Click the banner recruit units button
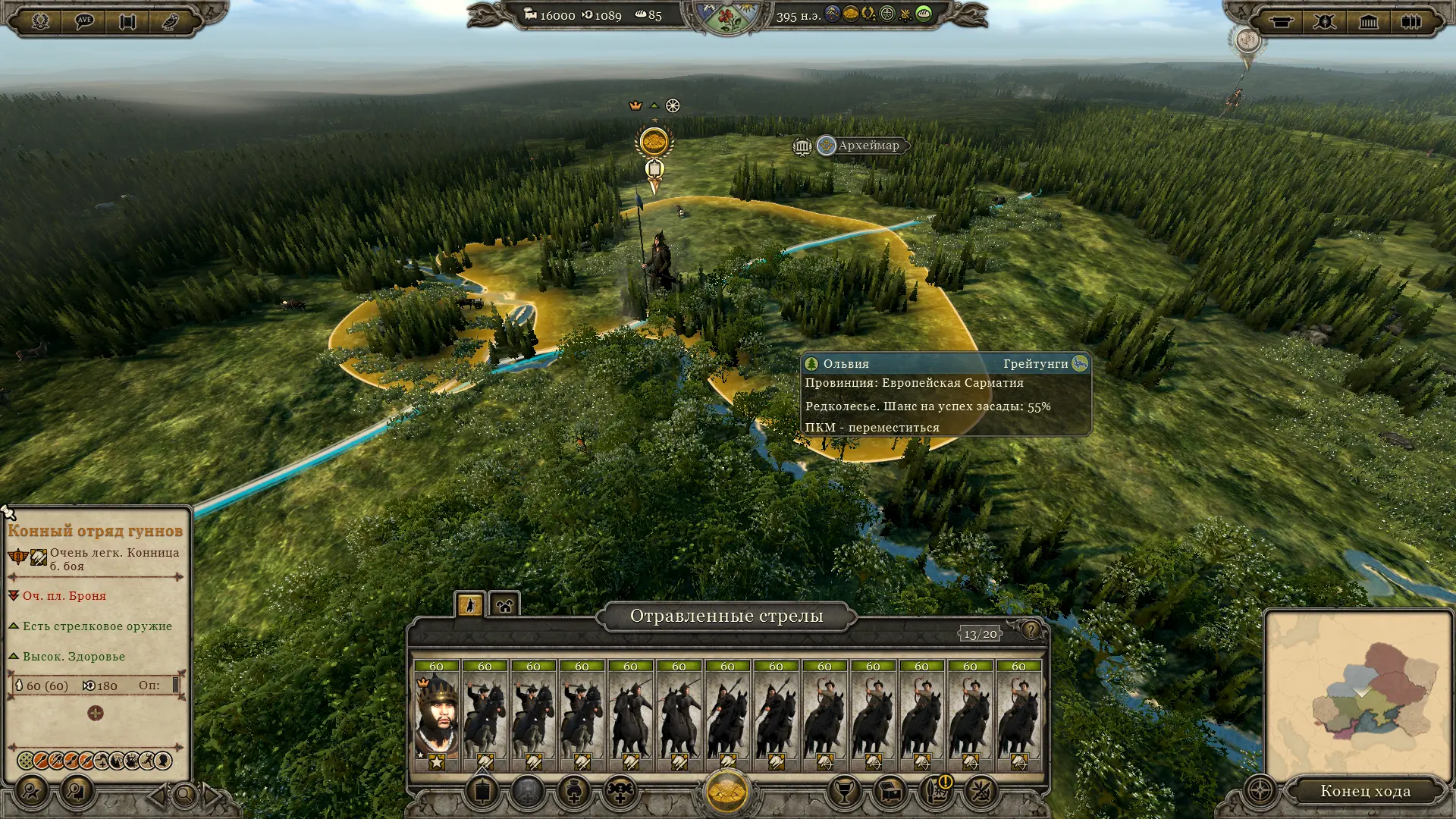The width and height of the screenshot is (1456, 819). pyautogui.click(x=482, y=792)
